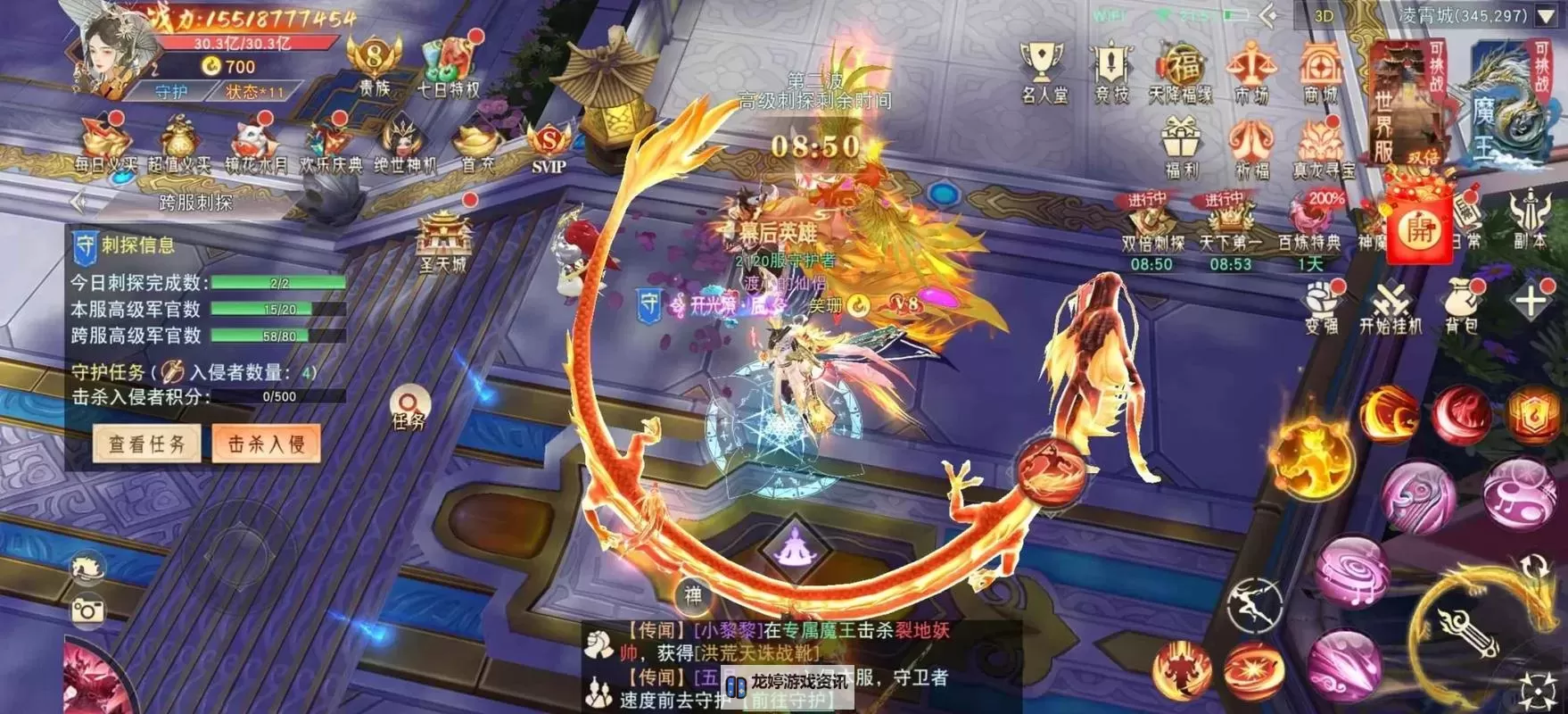This screenshot has width=1568, height=714.
Task: Toggle 开始挂机 auto-battle
Action: (1390, 305)
